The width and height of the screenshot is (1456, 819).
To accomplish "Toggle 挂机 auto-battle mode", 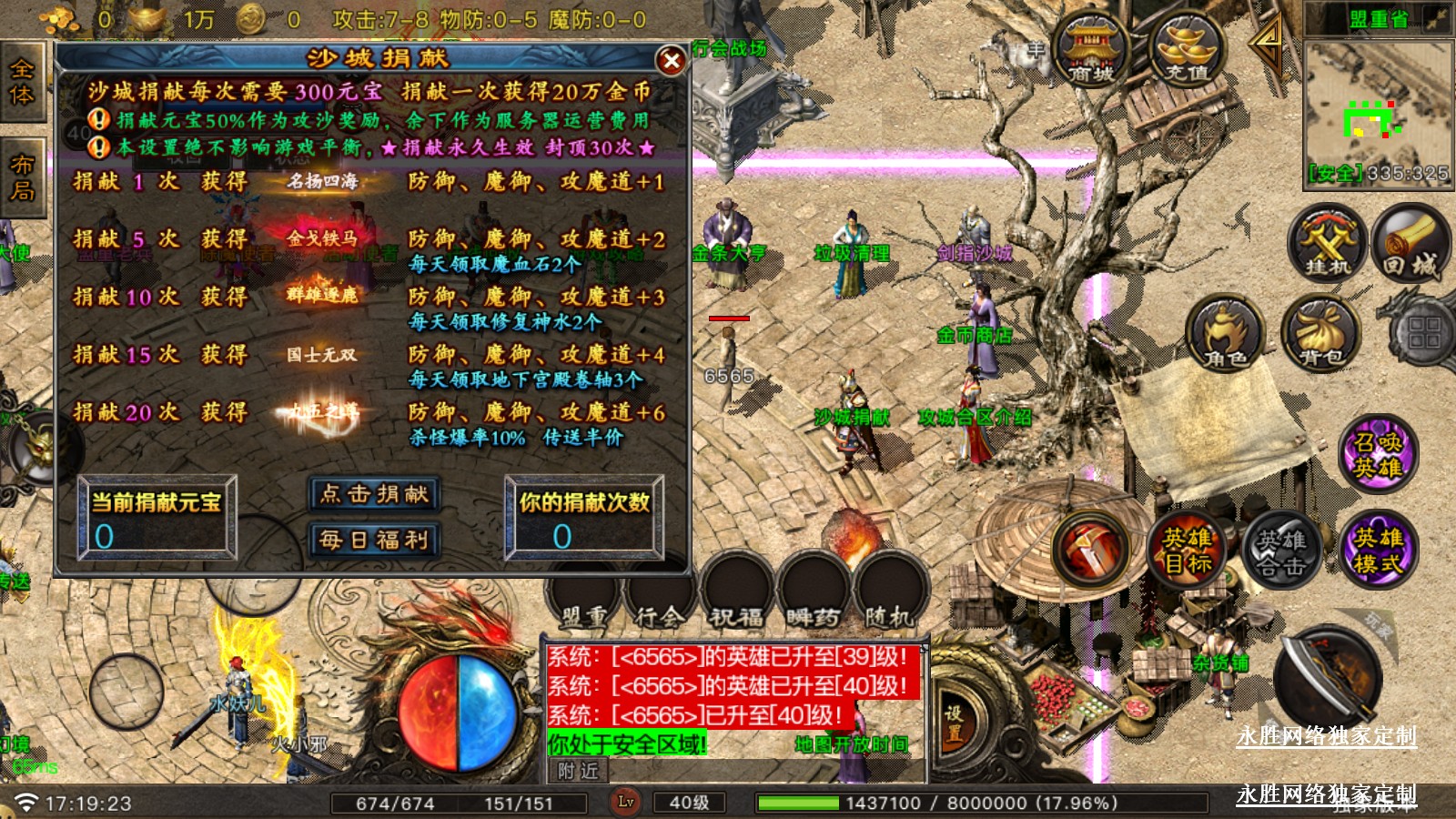I will point(1328,243).
